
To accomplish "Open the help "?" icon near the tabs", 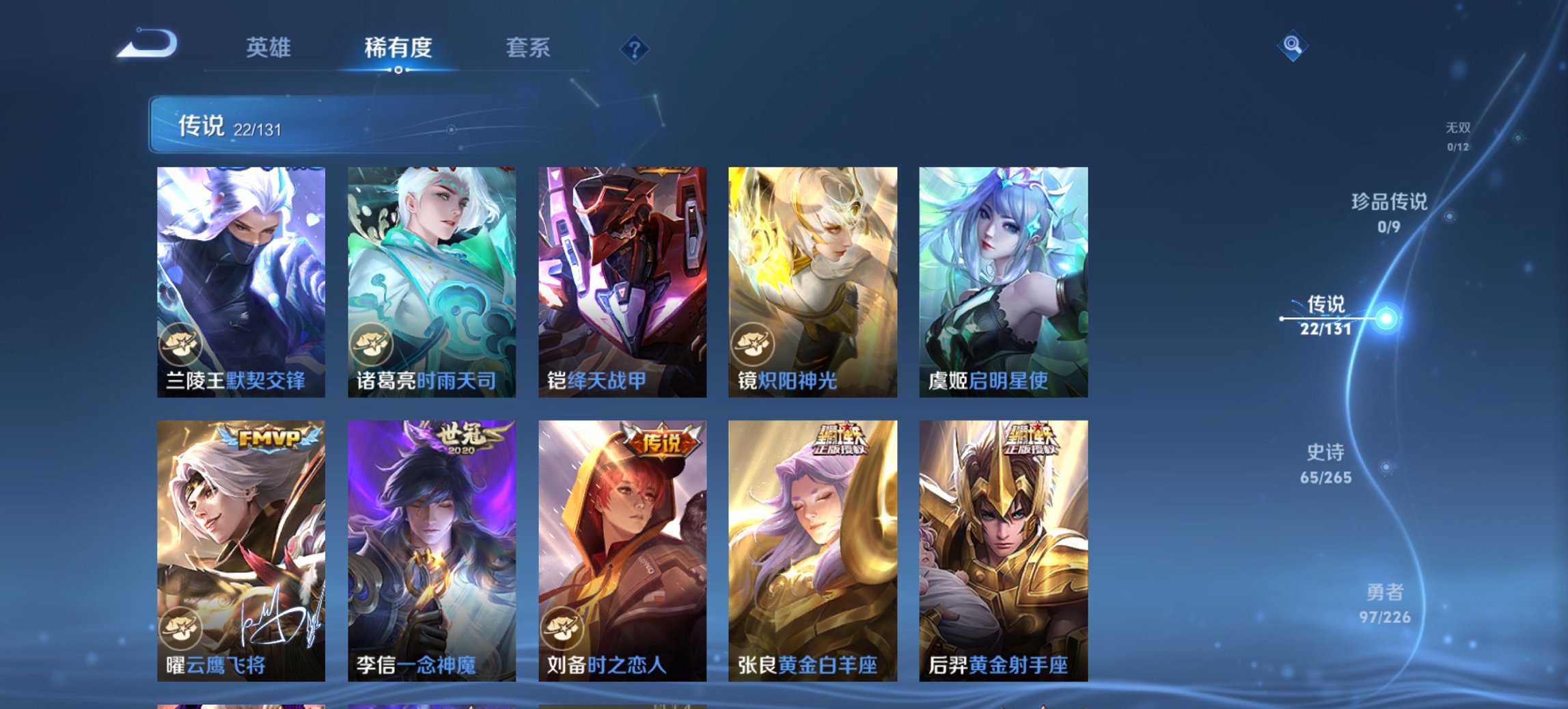I will [634, 48].
